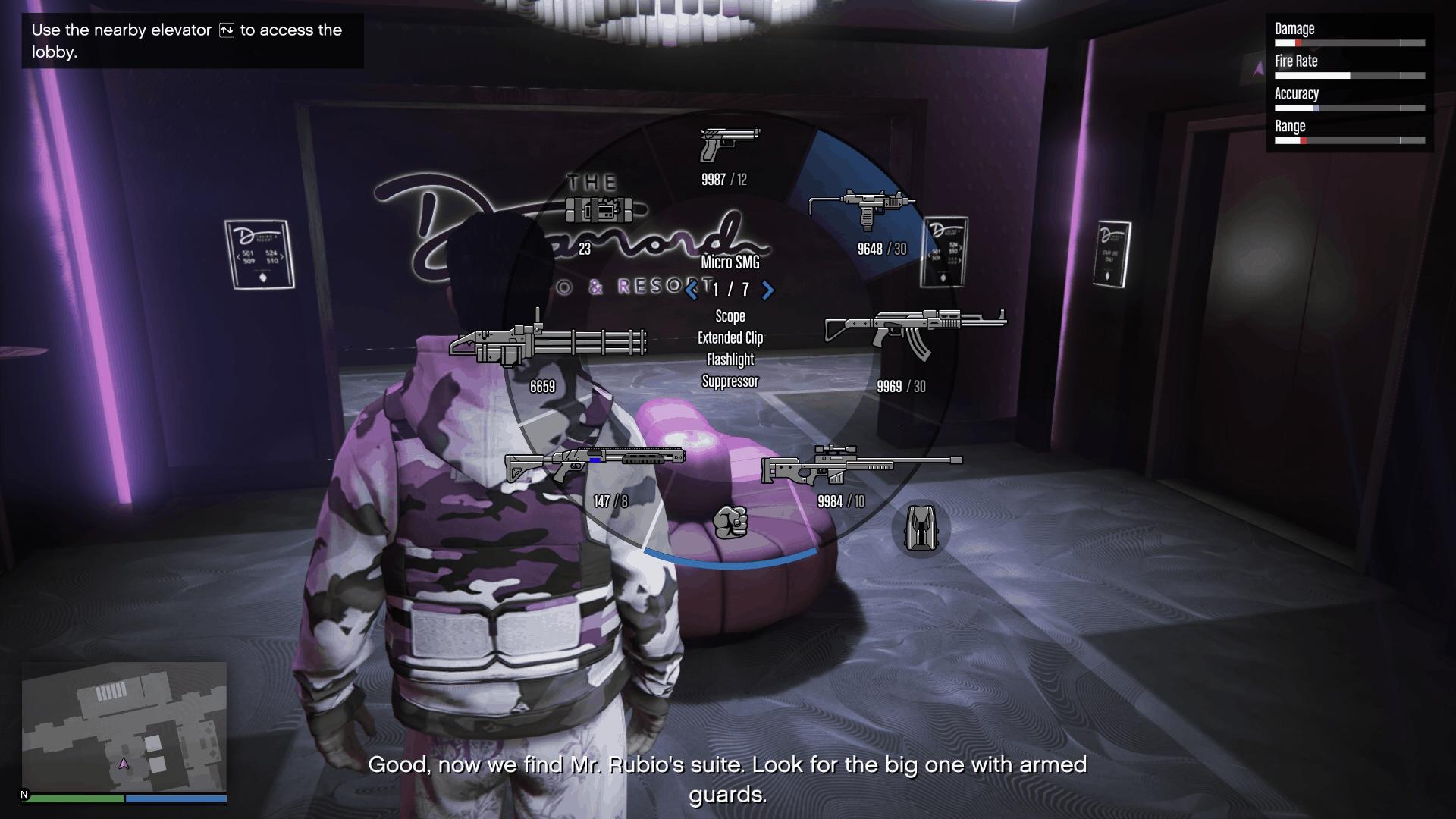This screenshot has height=819, width=1456.
Task: Select the assault rifle slot
Action: (x=915, y=331)
